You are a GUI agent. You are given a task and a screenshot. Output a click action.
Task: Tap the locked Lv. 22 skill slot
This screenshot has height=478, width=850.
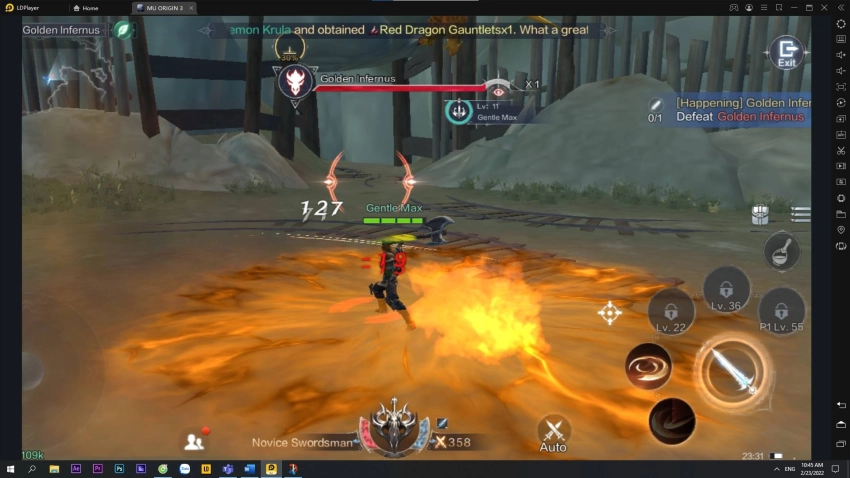coord(670,311)
